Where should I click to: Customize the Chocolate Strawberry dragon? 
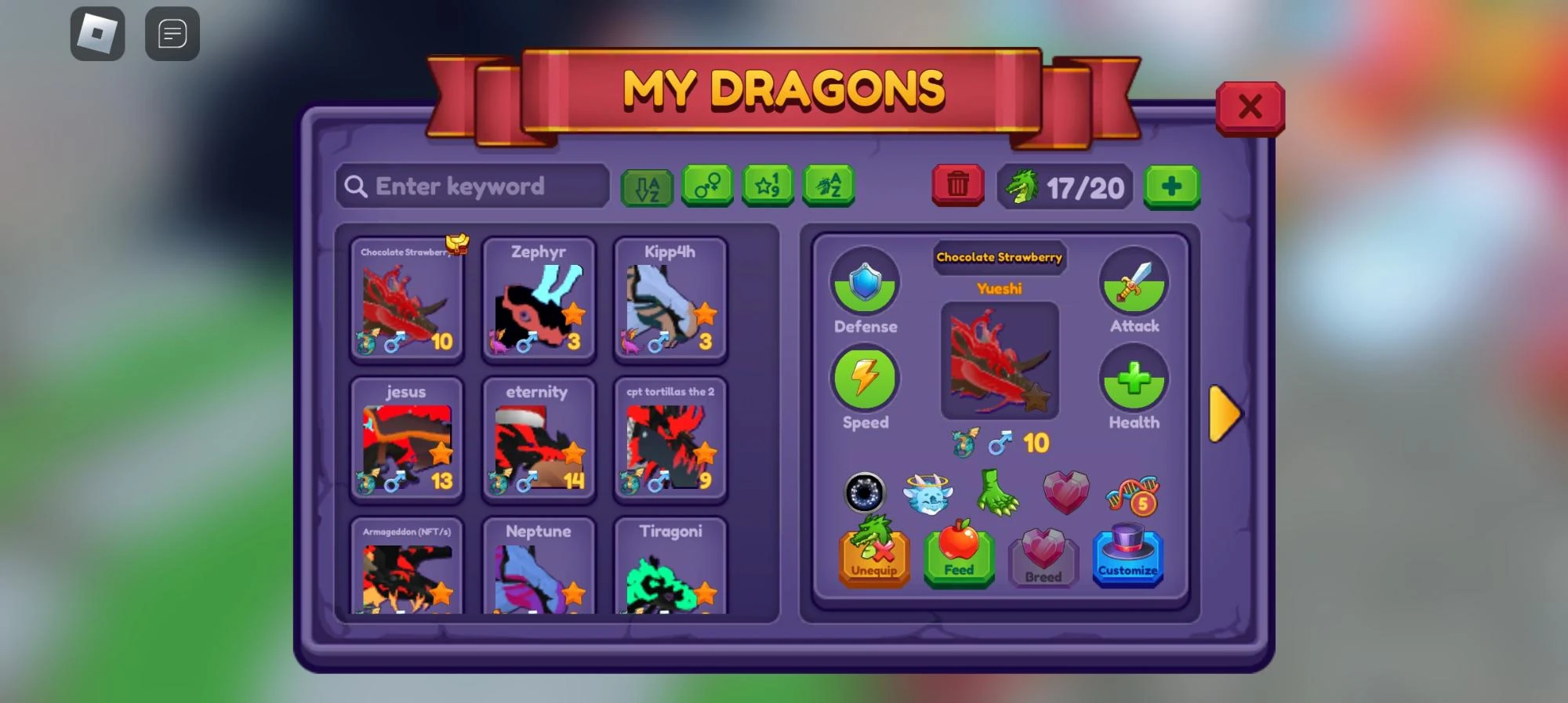tap(1129, 558)
